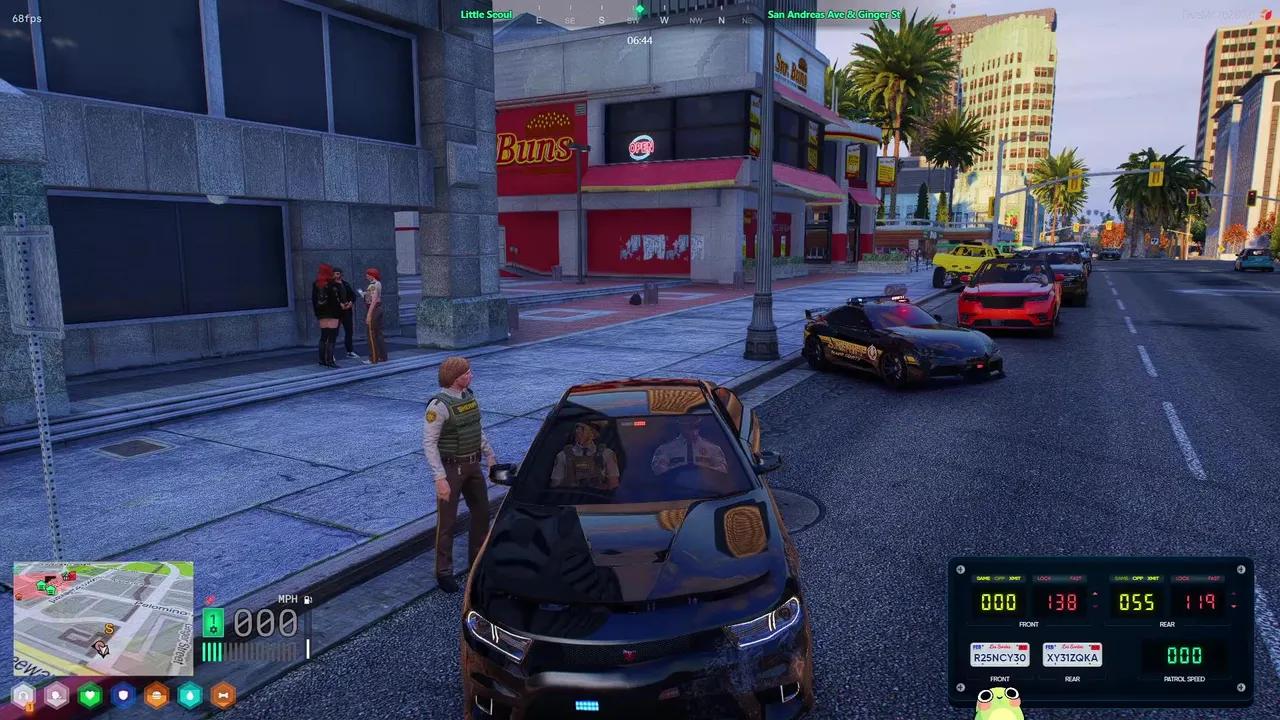The image size is (1280, 720).
Task: Click the green heart health status icon
Action: click(90, 695)
